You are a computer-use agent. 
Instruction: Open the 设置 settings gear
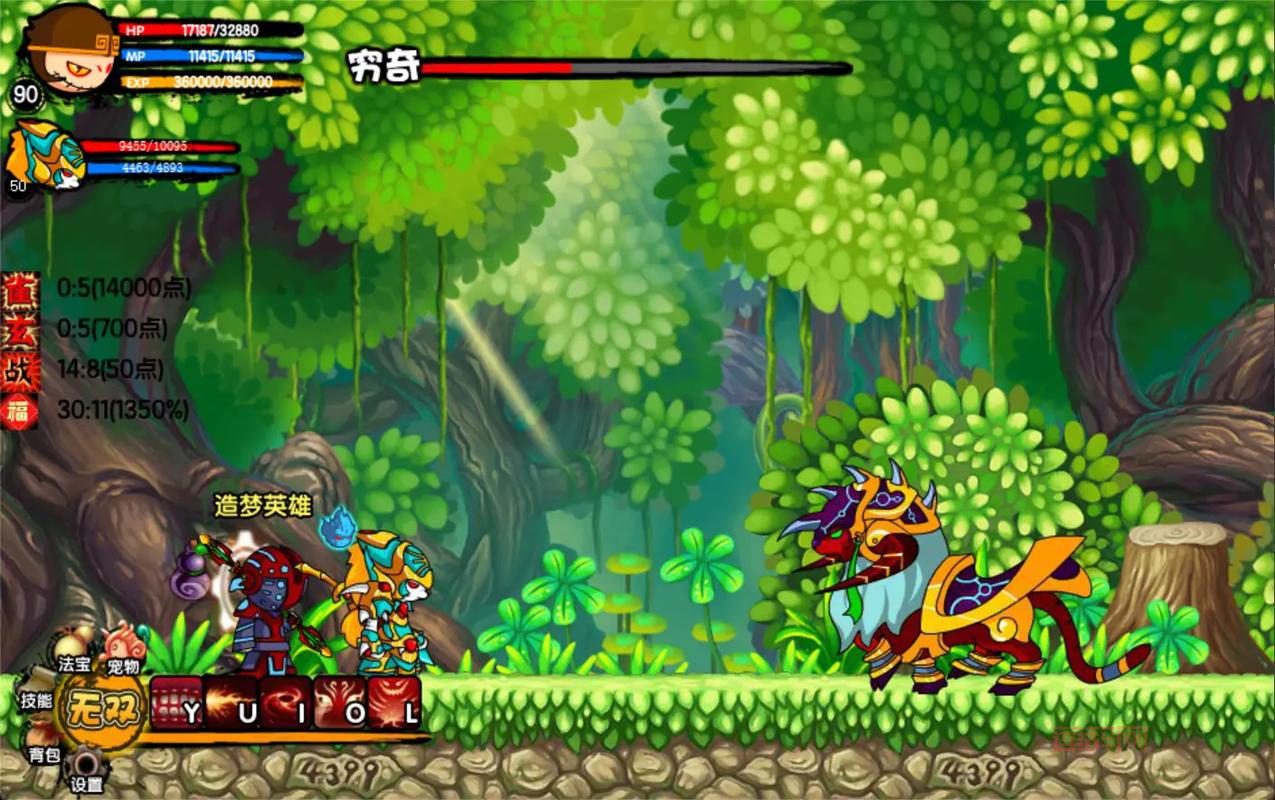pyautogui.click(x=85, y=772)
